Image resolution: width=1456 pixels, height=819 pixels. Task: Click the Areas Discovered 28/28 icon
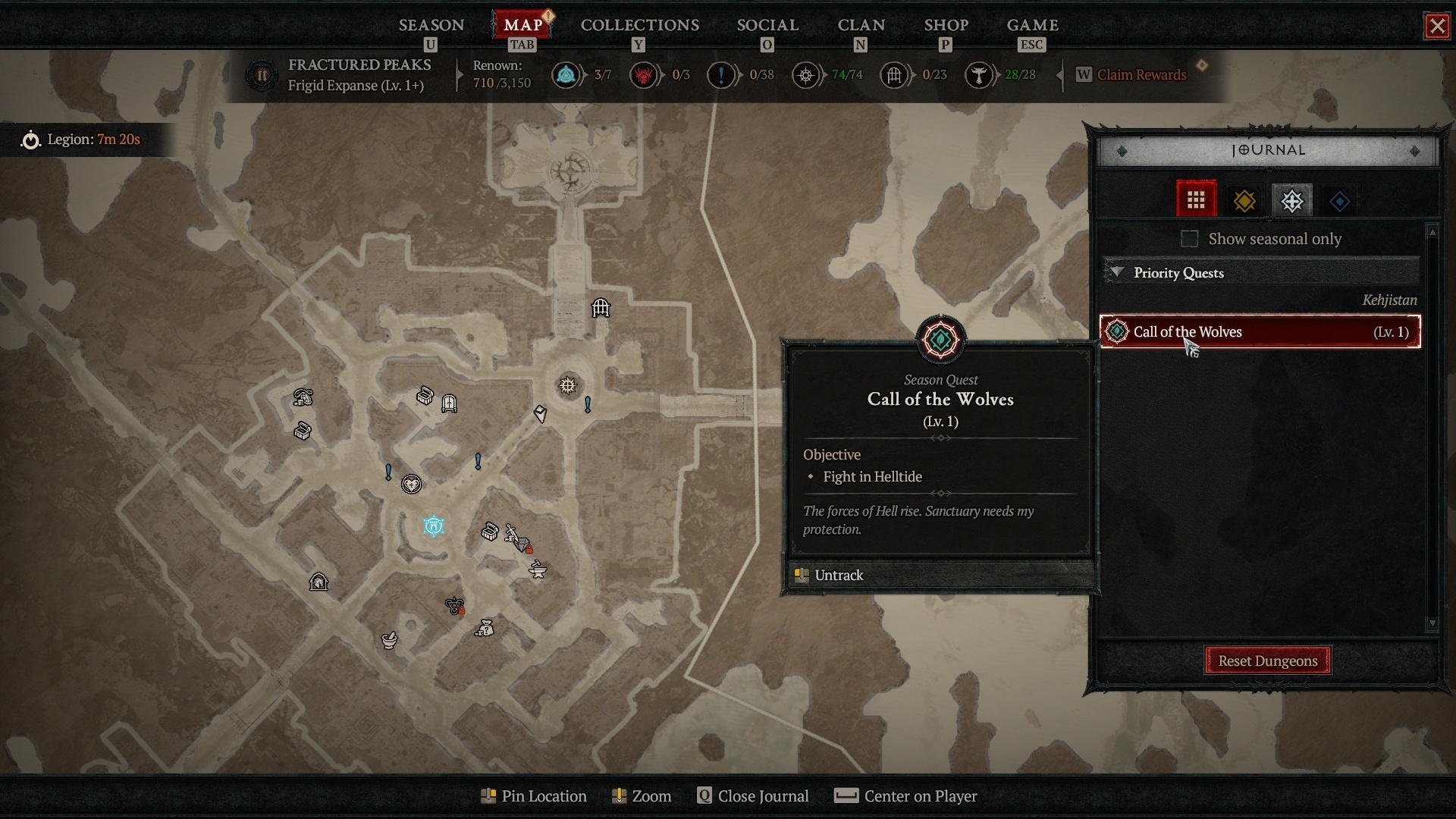[980, 75]
